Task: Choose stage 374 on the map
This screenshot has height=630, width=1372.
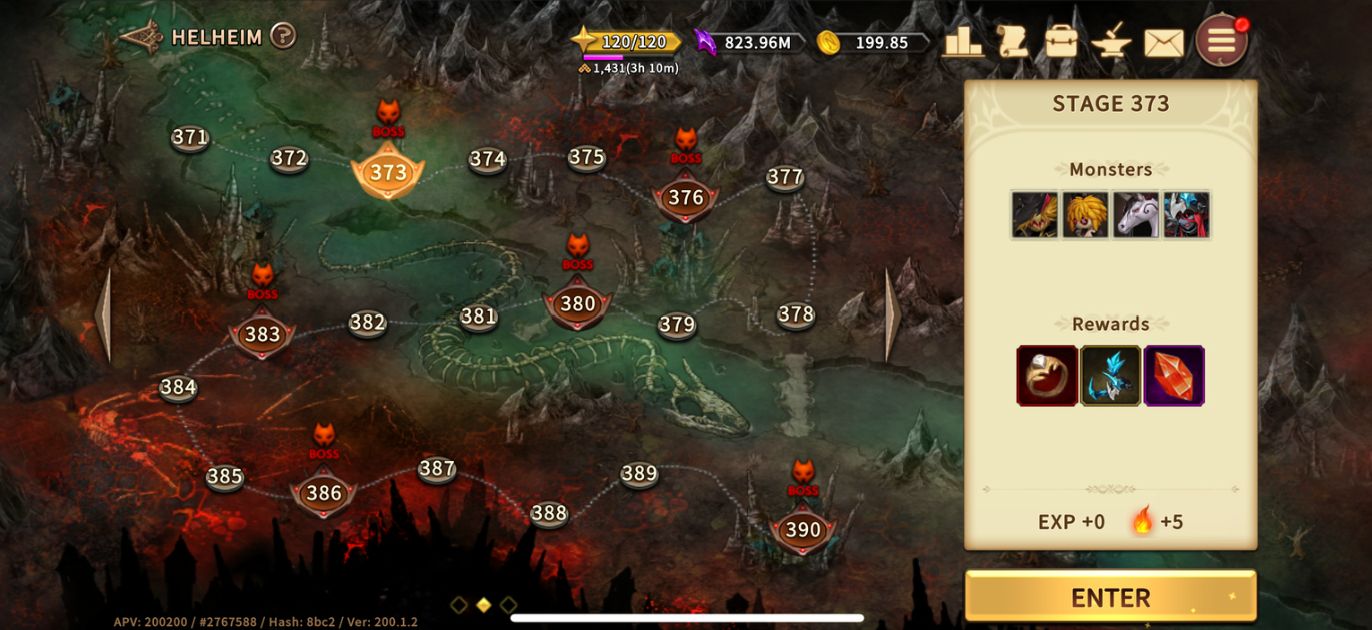Action: (487, 159)
